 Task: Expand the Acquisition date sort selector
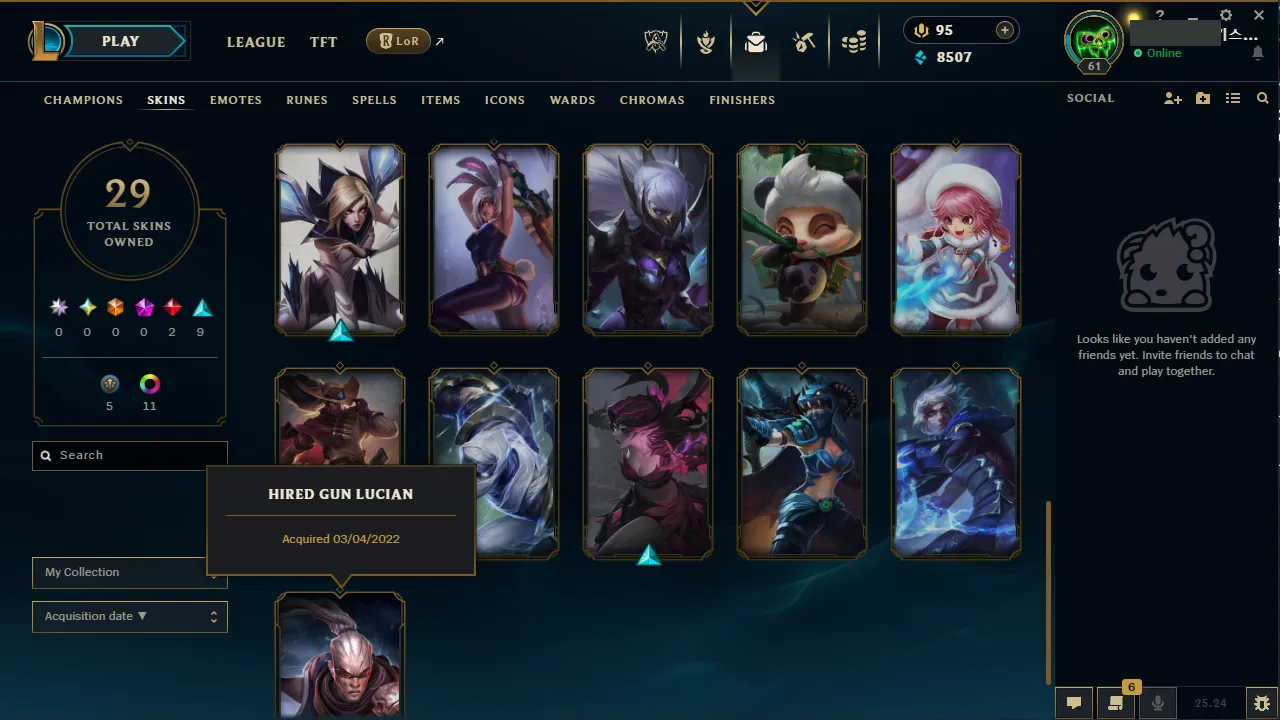click(129, 616)
